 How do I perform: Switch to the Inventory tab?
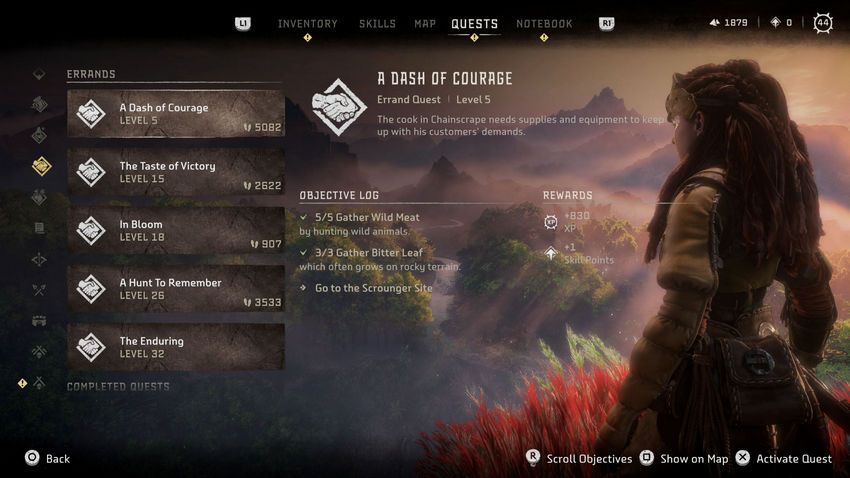pyautogui.click(x=307, y=24)
